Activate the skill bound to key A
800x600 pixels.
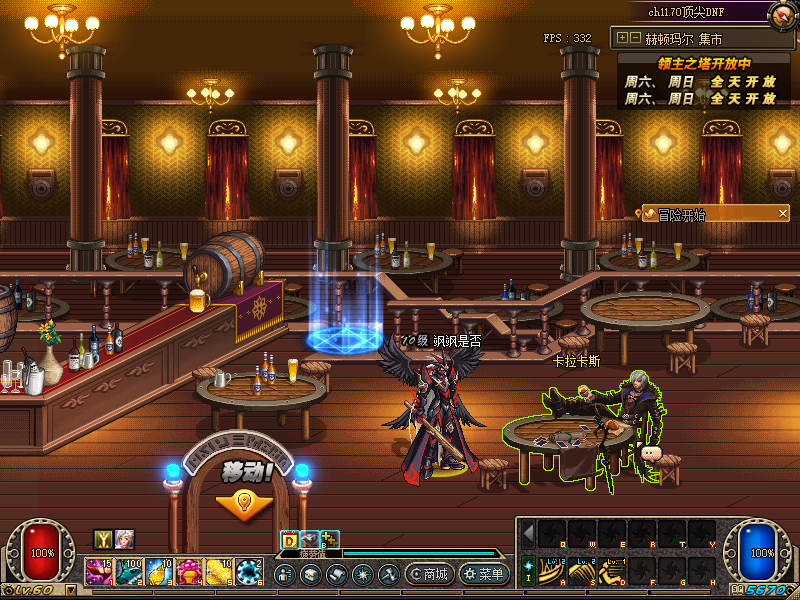553,571
